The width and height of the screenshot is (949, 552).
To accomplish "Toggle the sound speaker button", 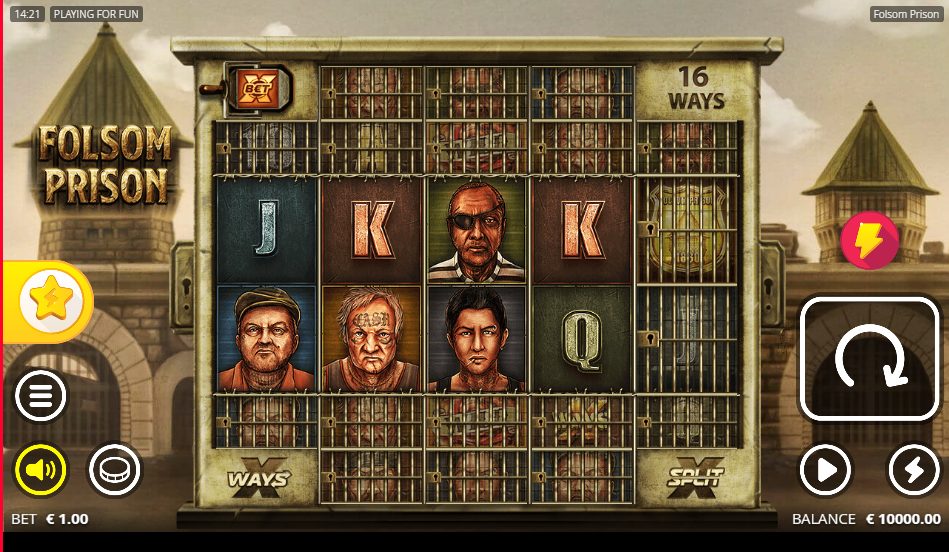I will 40,469.
